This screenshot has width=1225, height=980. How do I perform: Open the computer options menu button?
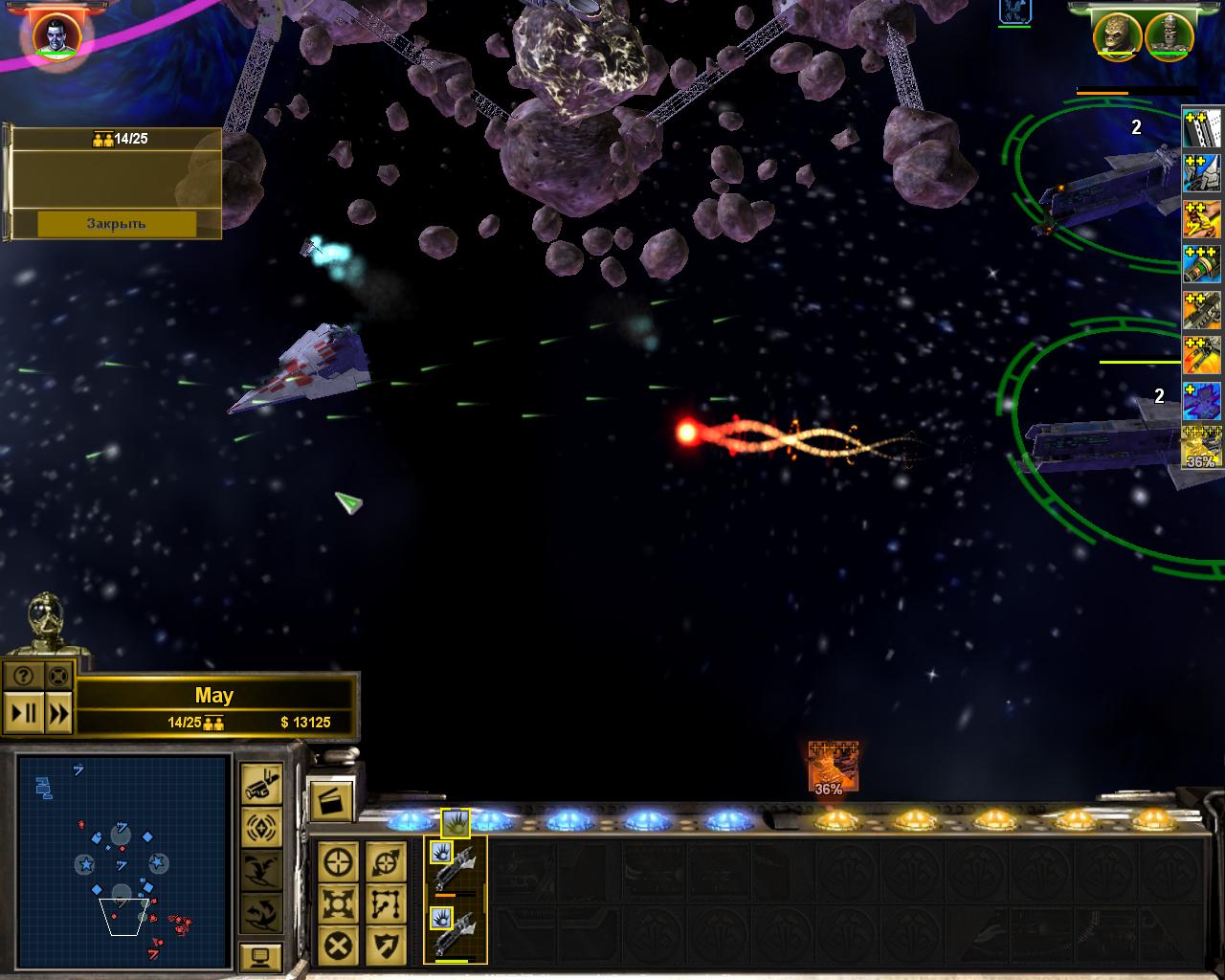click(x=261, y=956)
